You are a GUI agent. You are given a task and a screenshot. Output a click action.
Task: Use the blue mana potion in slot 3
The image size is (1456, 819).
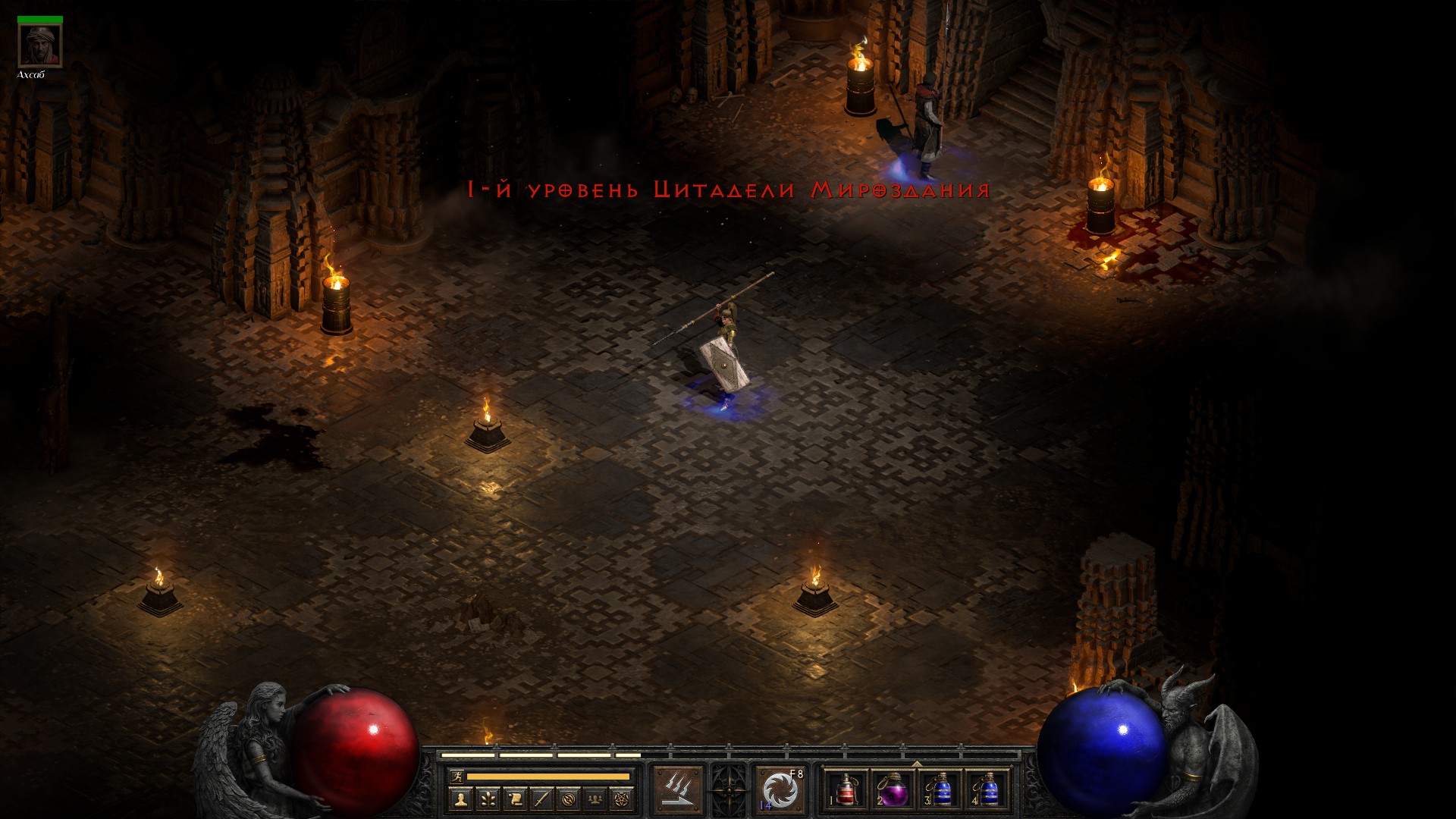[x=940, y=790]
